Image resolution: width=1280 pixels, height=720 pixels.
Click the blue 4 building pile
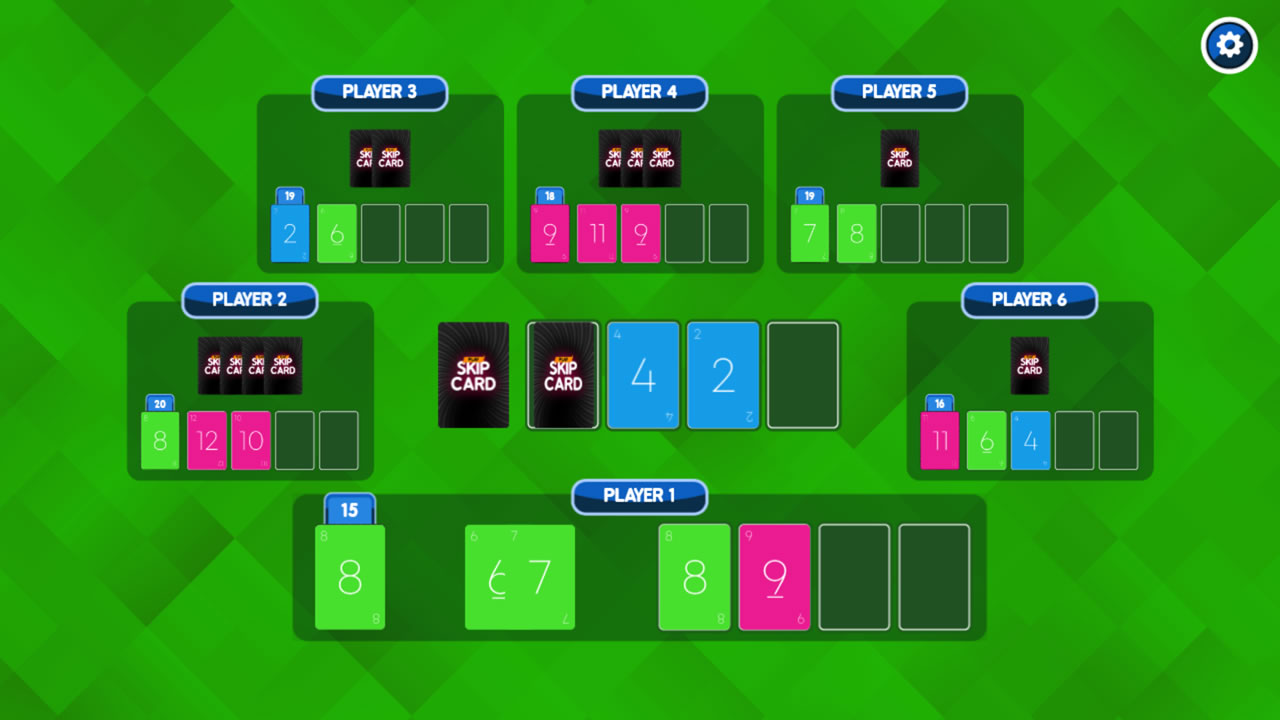point(643,375)
